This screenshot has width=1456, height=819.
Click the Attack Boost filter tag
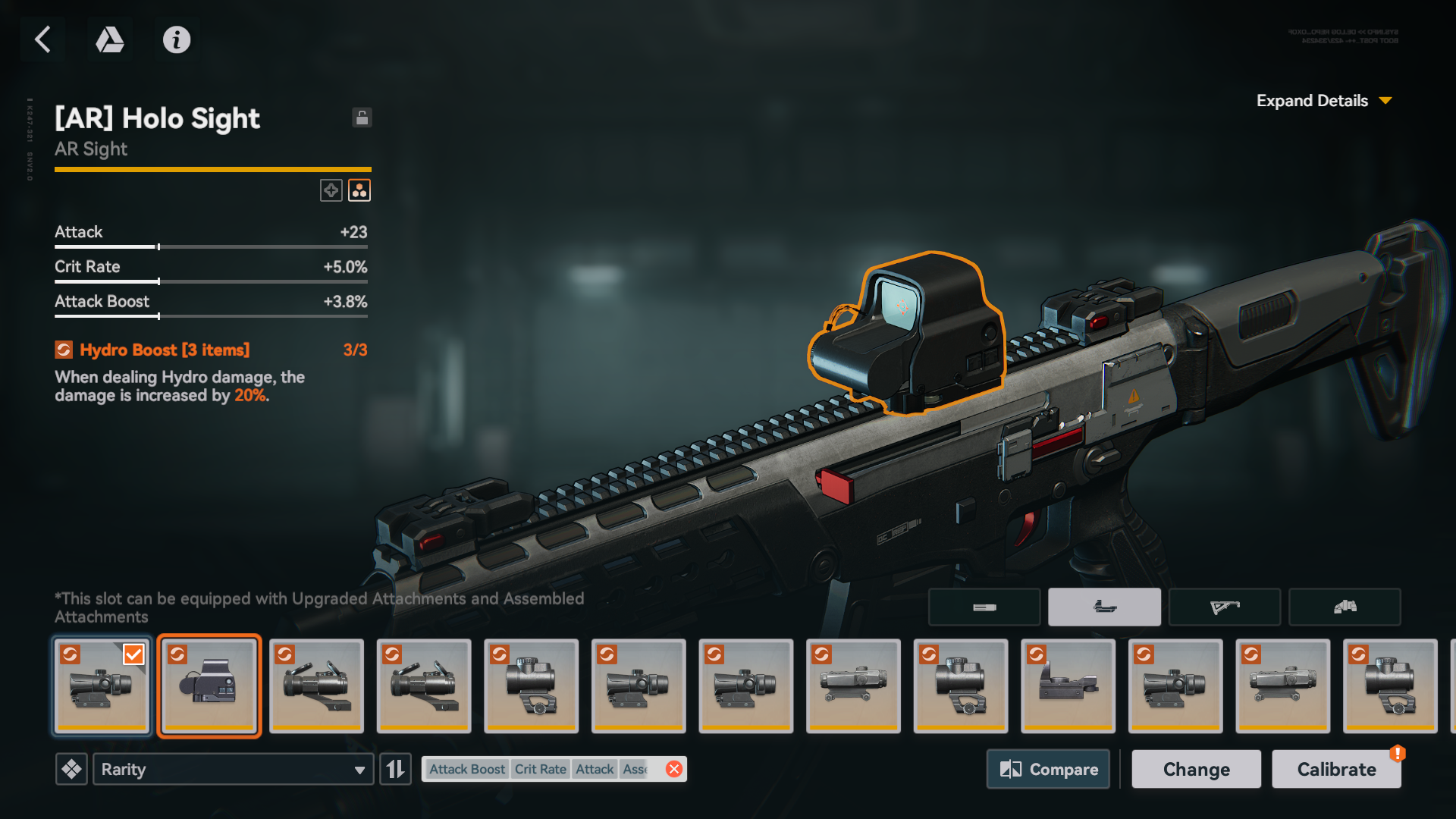pos(466,769)
